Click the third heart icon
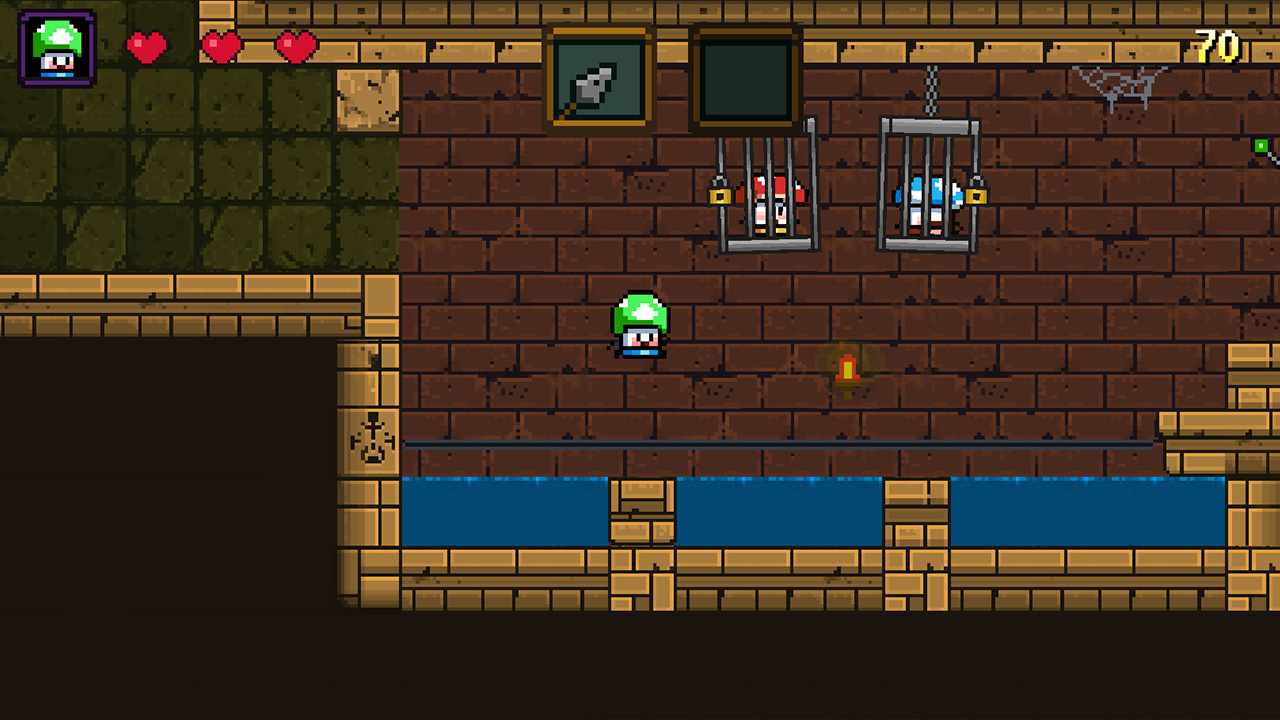Image resolution: width=1280 pixels, height=720 pixels. (x=293, y=46)
